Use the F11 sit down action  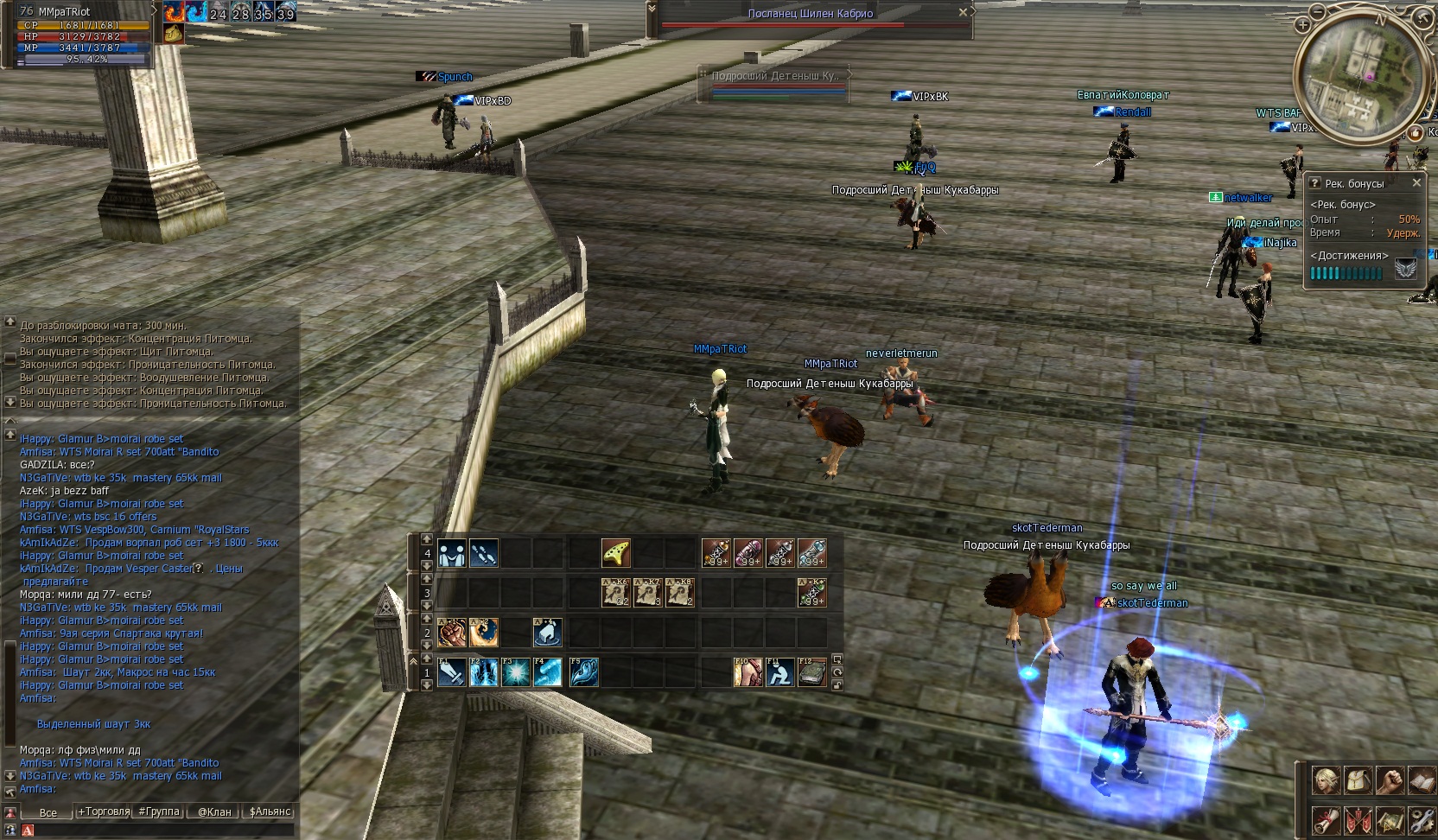[x=780, y=672]
